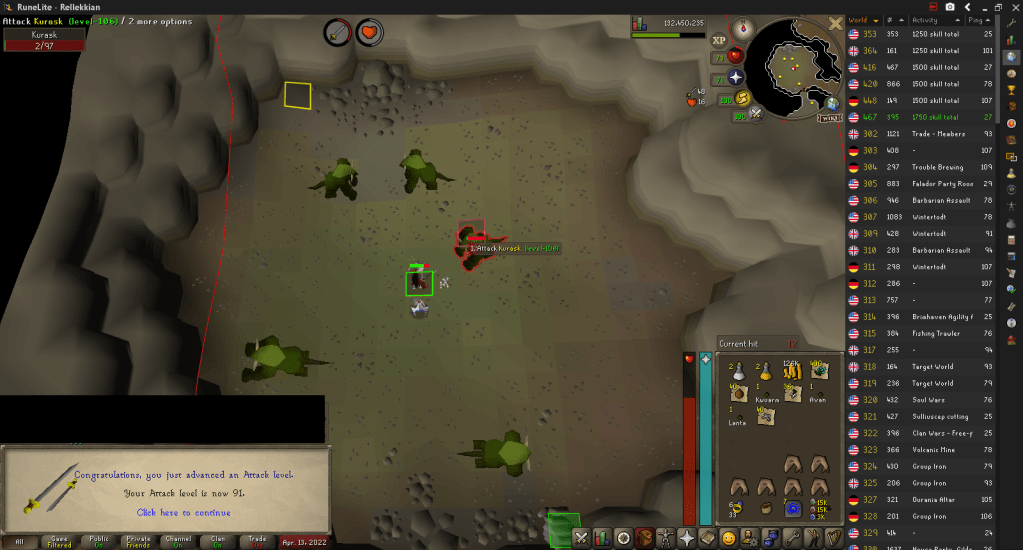Open the Worn Equipment tab
The height and width of the screenshot is (550, 1023).
(665, 538)
